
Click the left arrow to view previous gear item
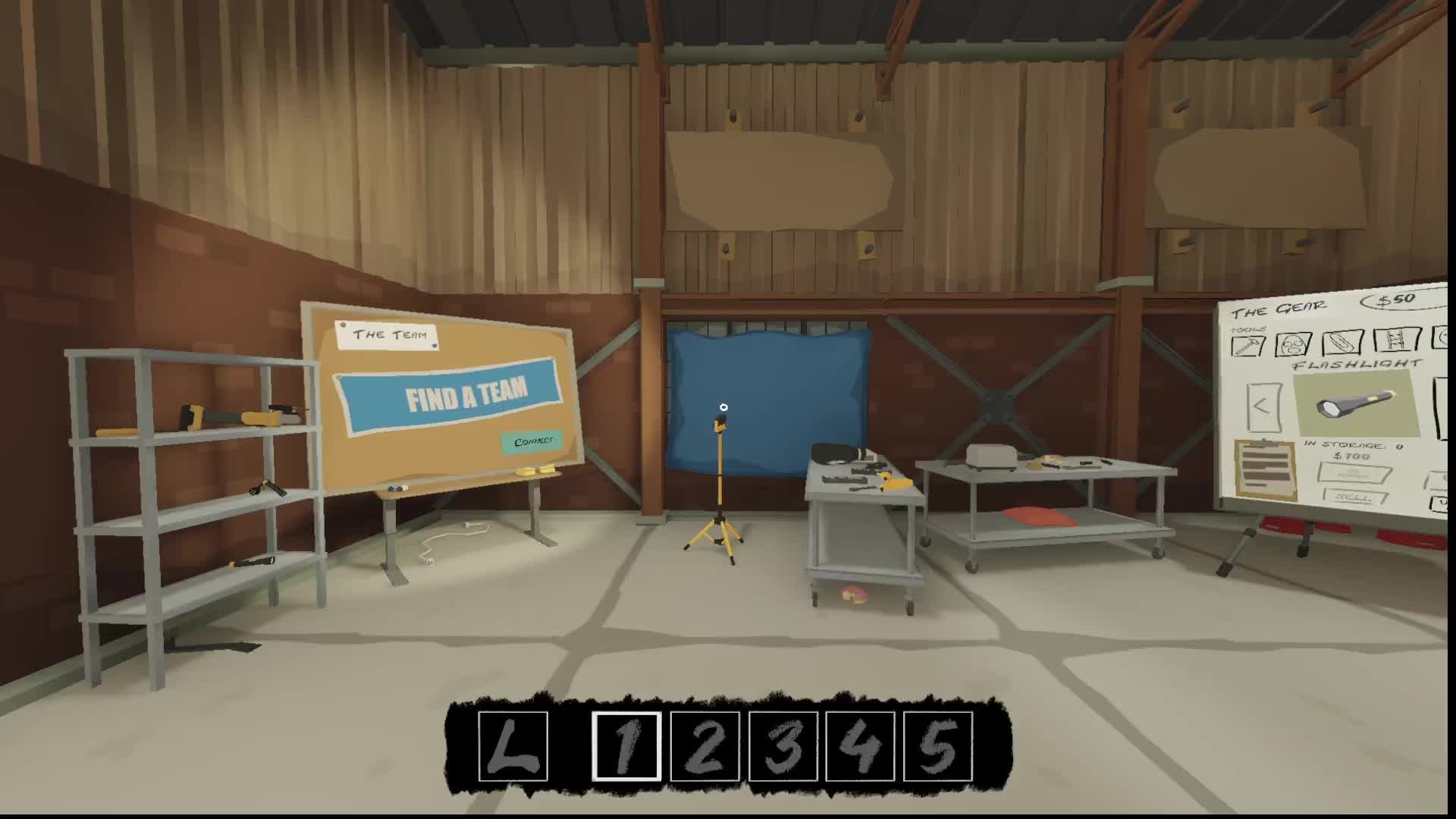click(x=1263, y=406)
